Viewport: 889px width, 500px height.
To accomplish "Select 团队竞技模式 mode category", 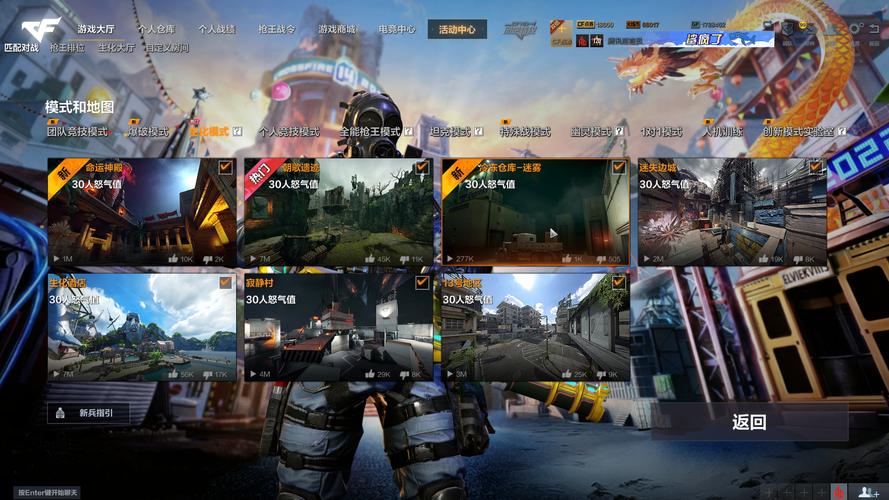I will click(77, 132).
